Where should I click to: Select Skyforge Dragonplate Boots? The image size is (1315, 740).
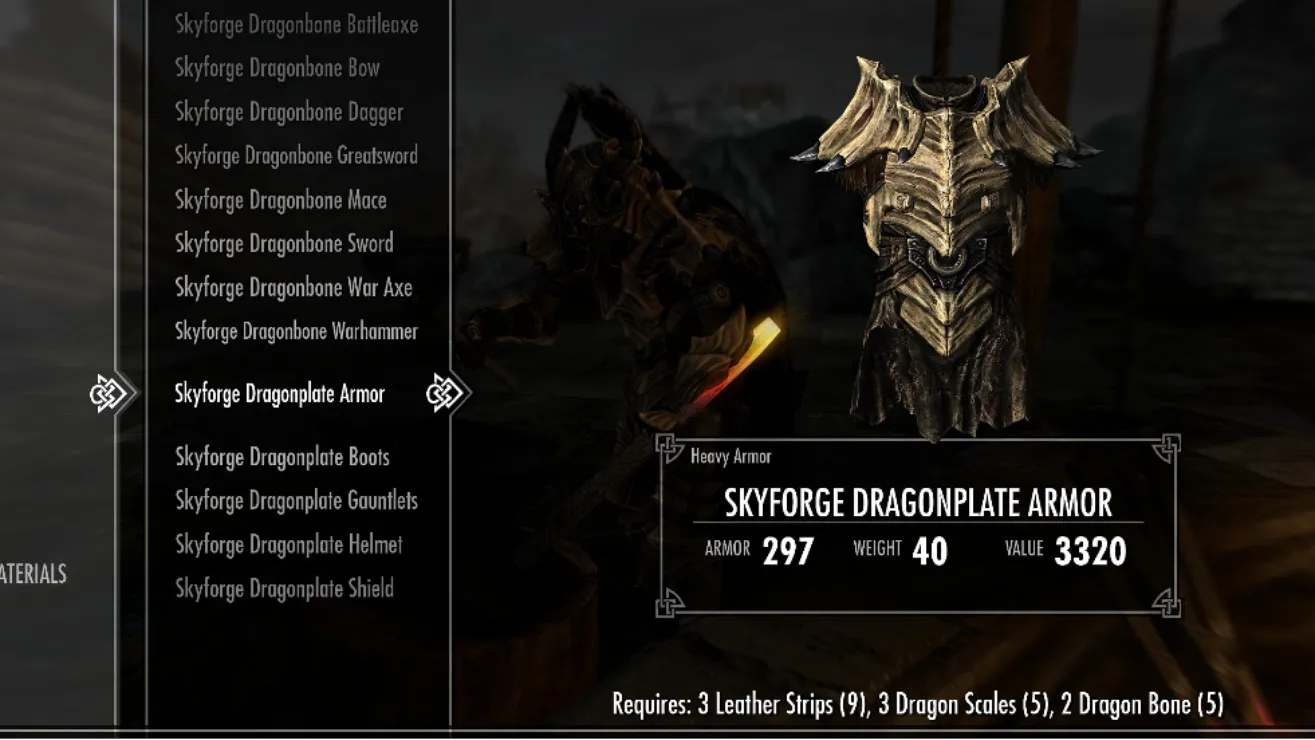pyautogui.click(x=282, y=457)
